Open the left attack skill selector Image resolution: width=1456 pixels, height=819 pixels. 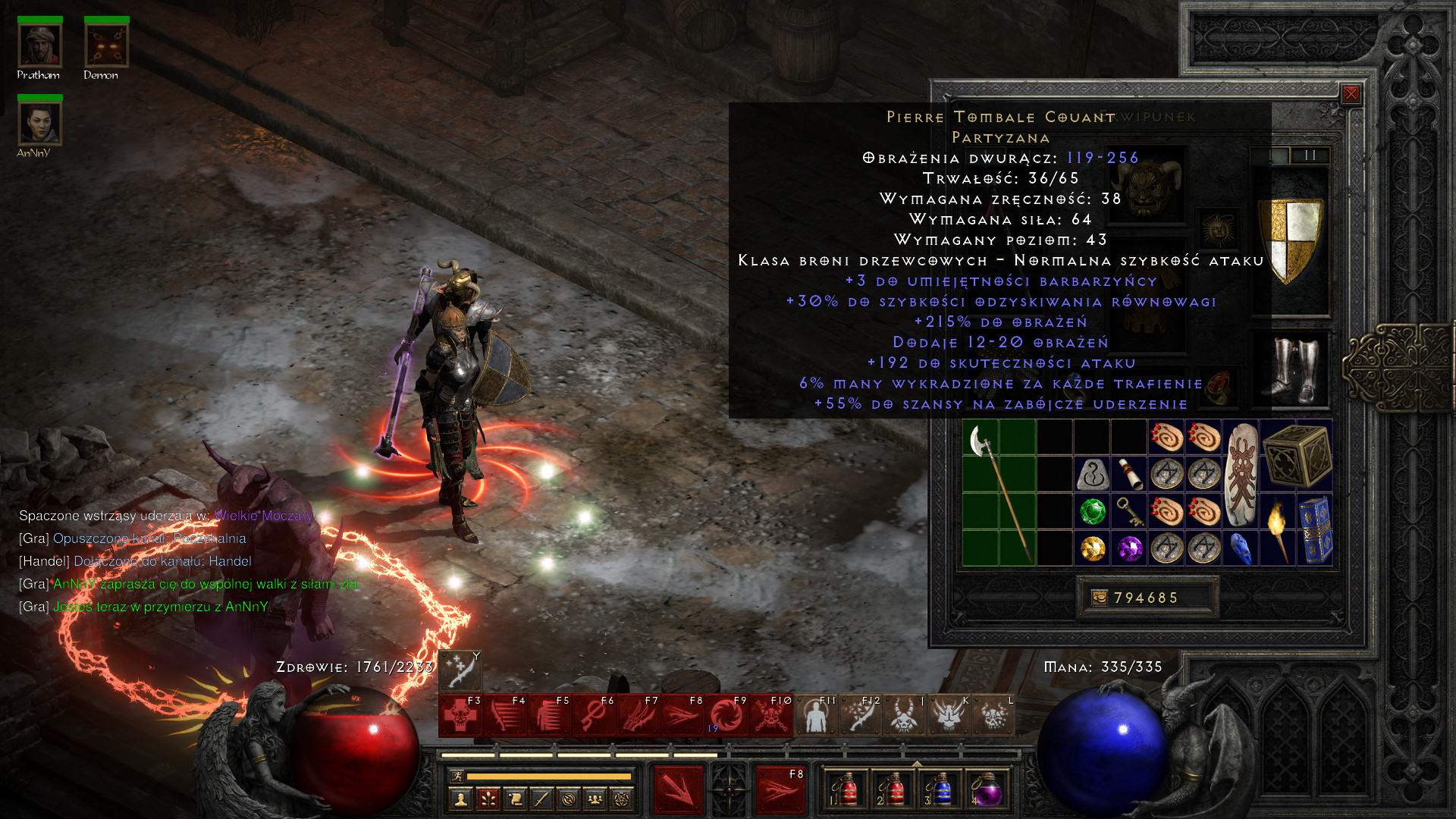point(679,789)
